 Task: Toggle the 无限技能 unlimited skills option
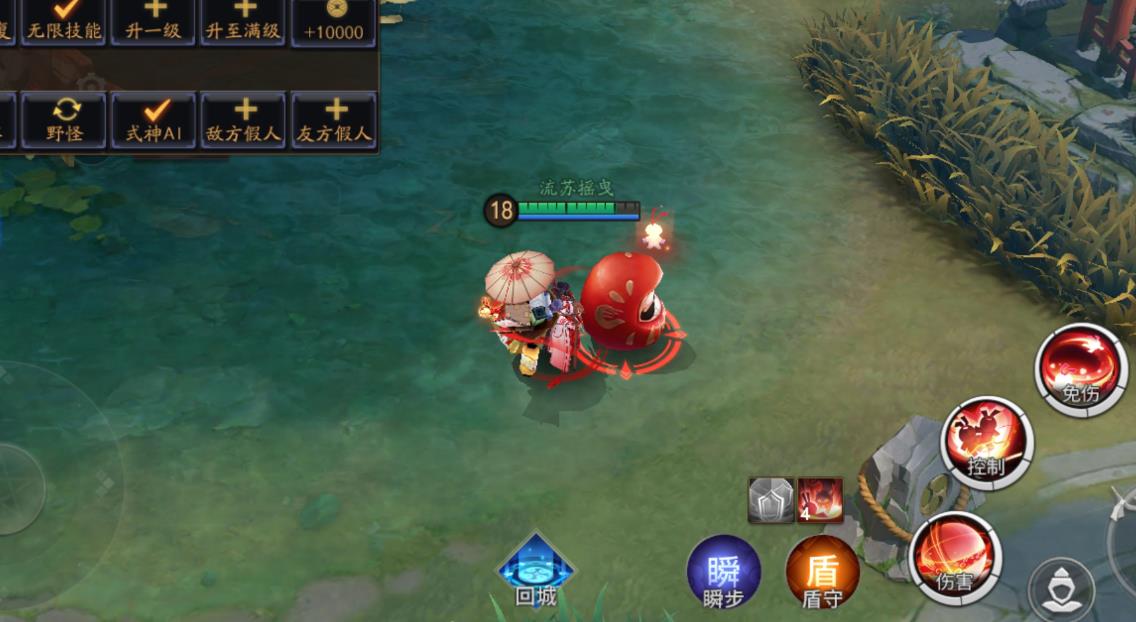tap(65, 21)
